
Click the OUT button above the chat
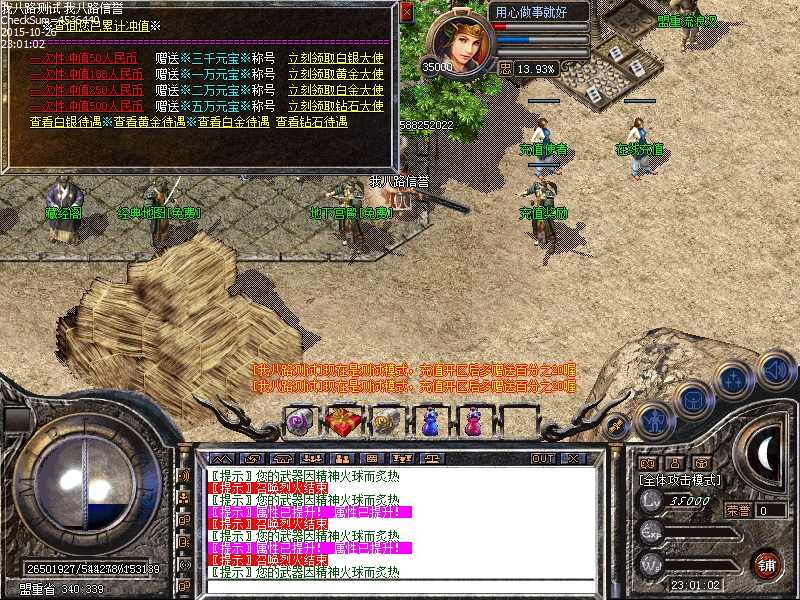[x=542, y=458]
